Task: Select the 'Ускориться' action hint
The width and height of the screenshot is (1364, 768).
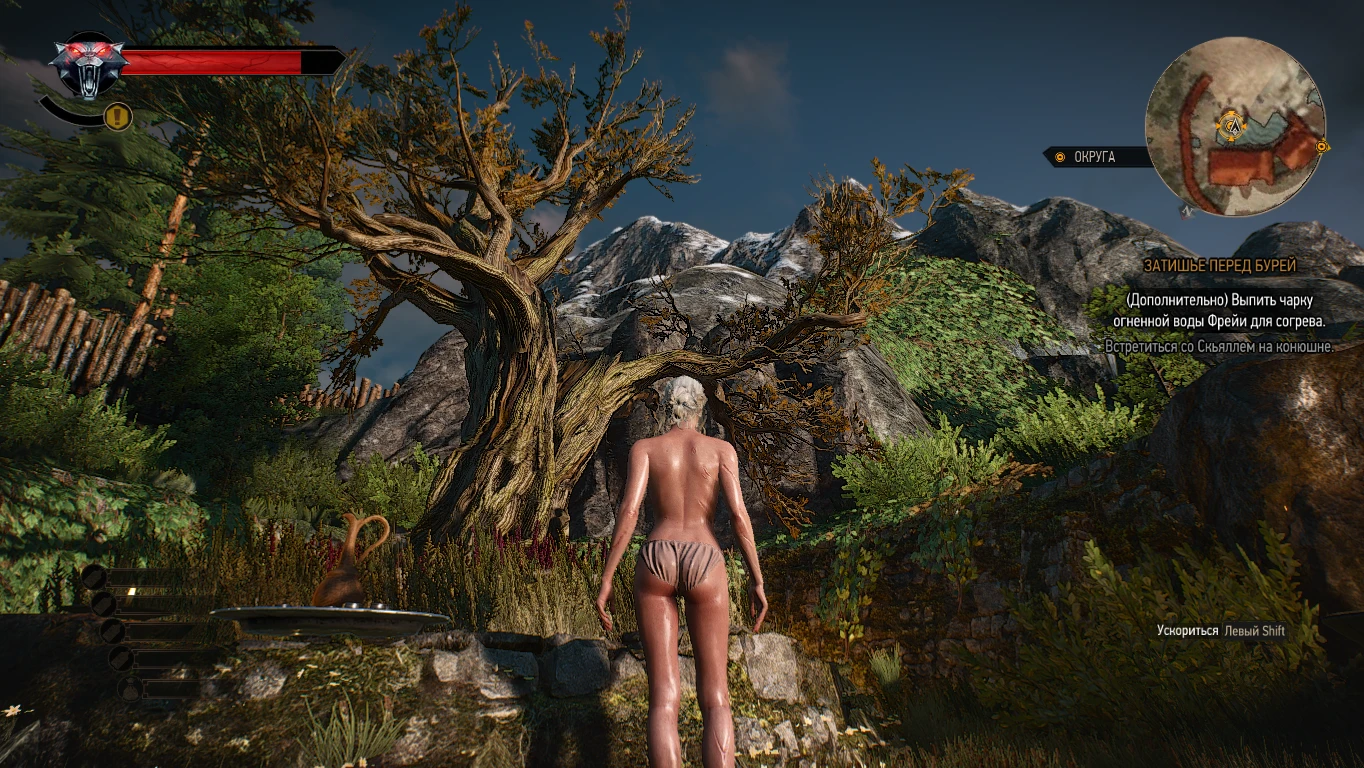Action: tap(1187, 631)
